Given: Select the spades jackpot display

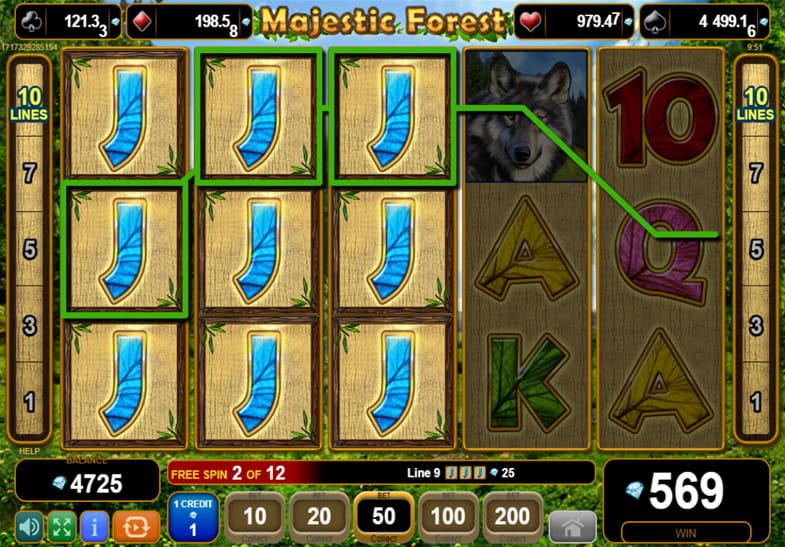Looking at the screenshot, I should tap(708, 21).
